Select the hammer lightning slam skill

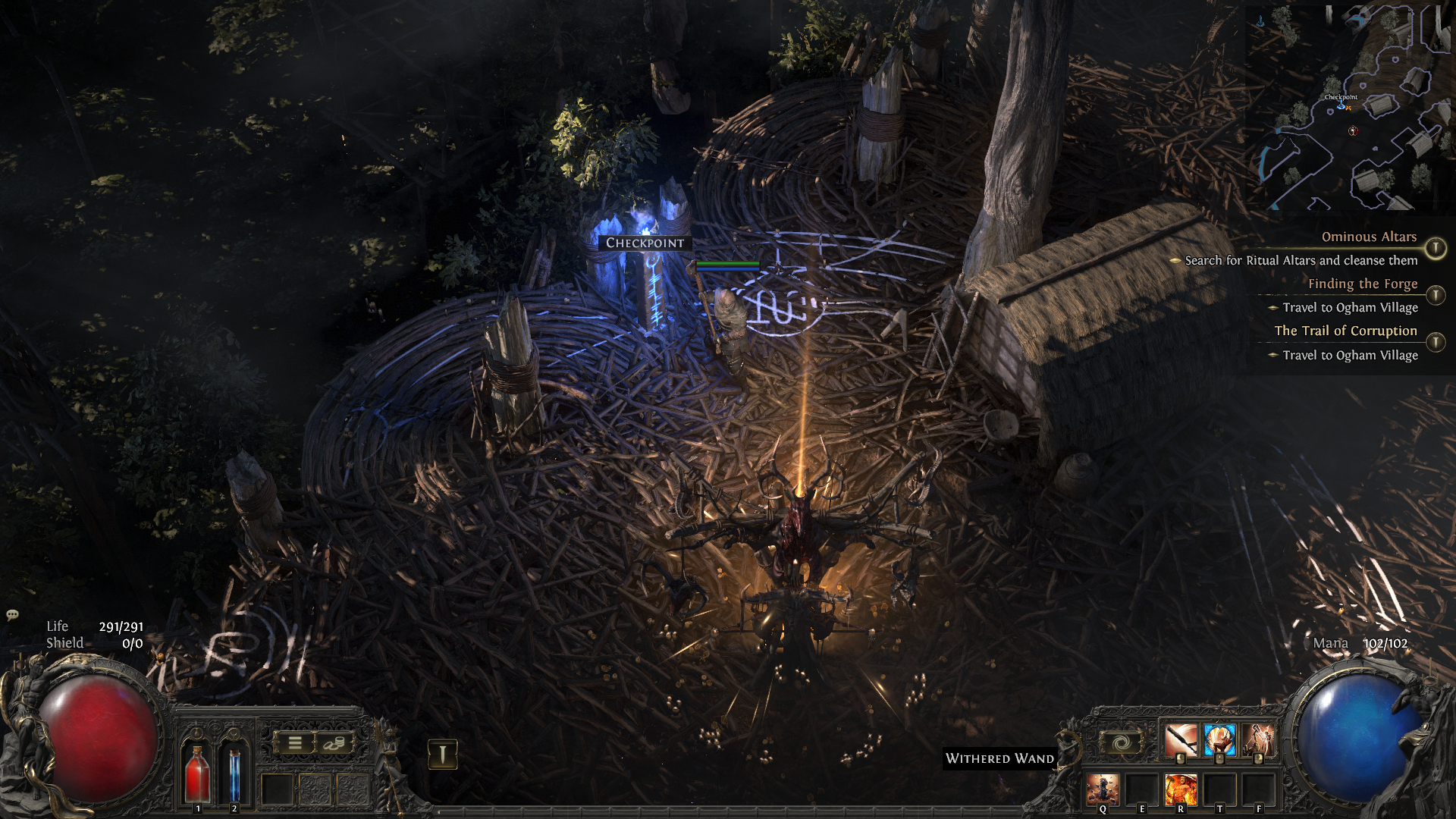pos(1259,740)
